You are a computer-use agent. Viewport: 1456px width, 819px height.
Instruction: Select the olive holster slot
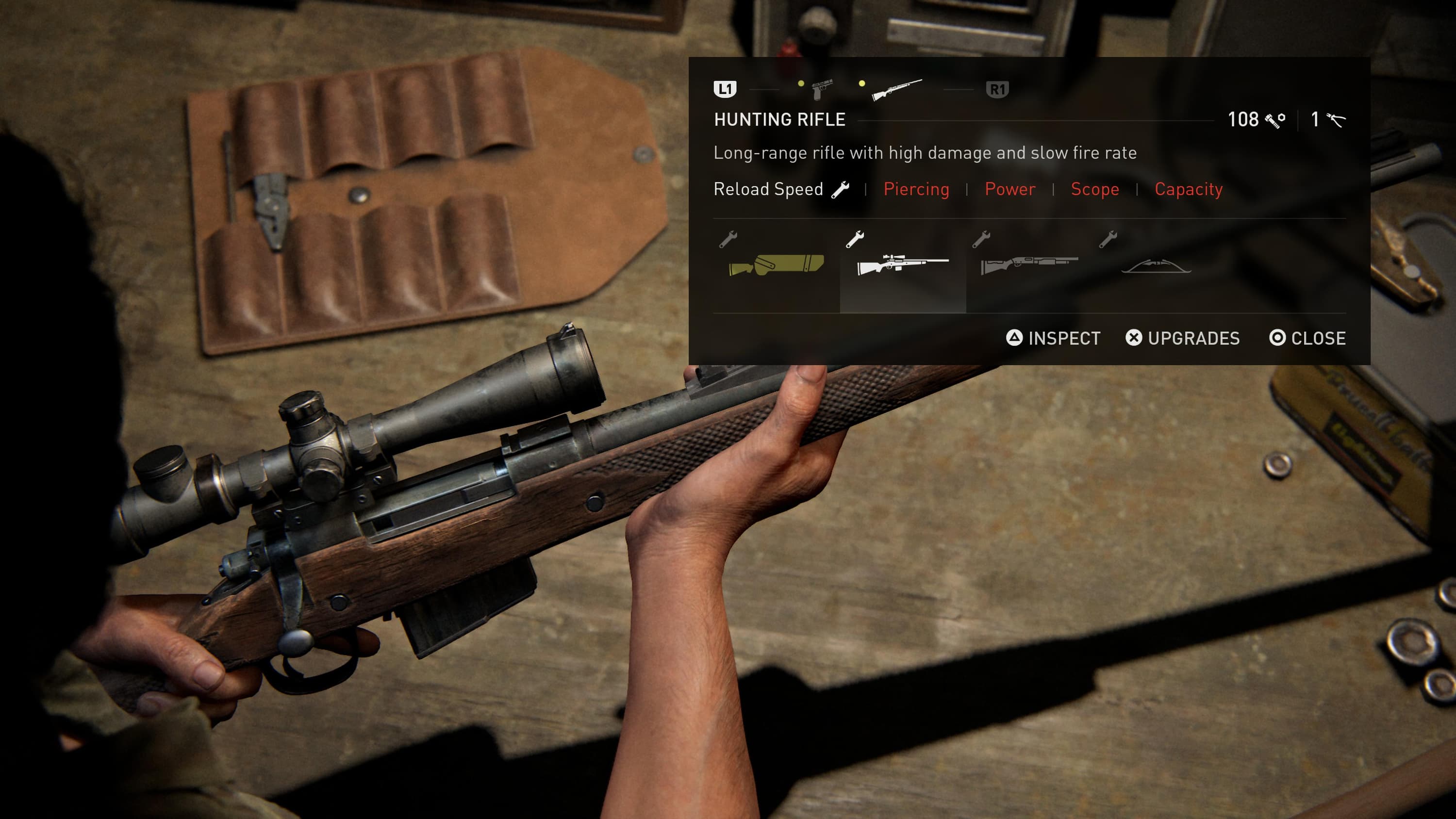(776, 264)
